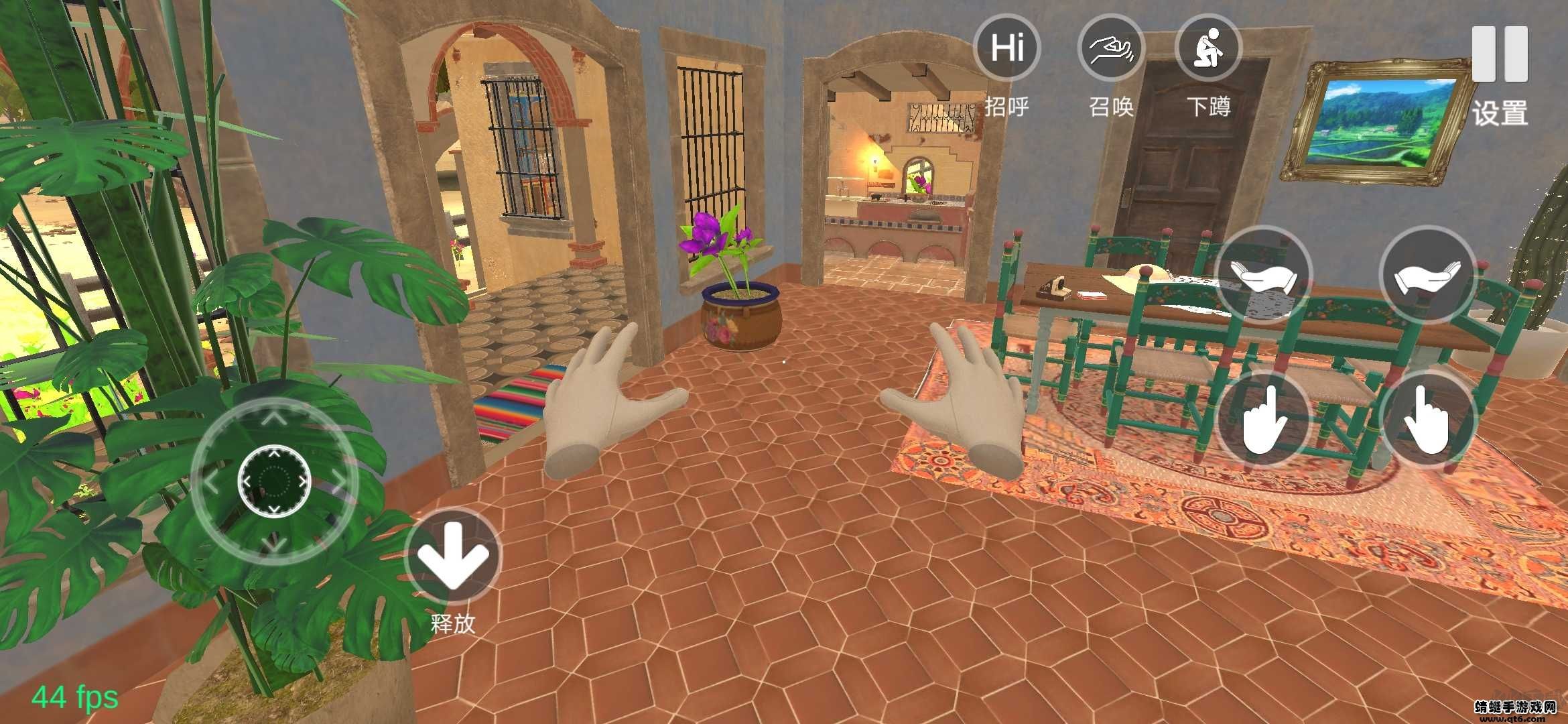Click the movement joystick's center knob
This screenshot has height=724, width=1568.
tap(274, 480)
